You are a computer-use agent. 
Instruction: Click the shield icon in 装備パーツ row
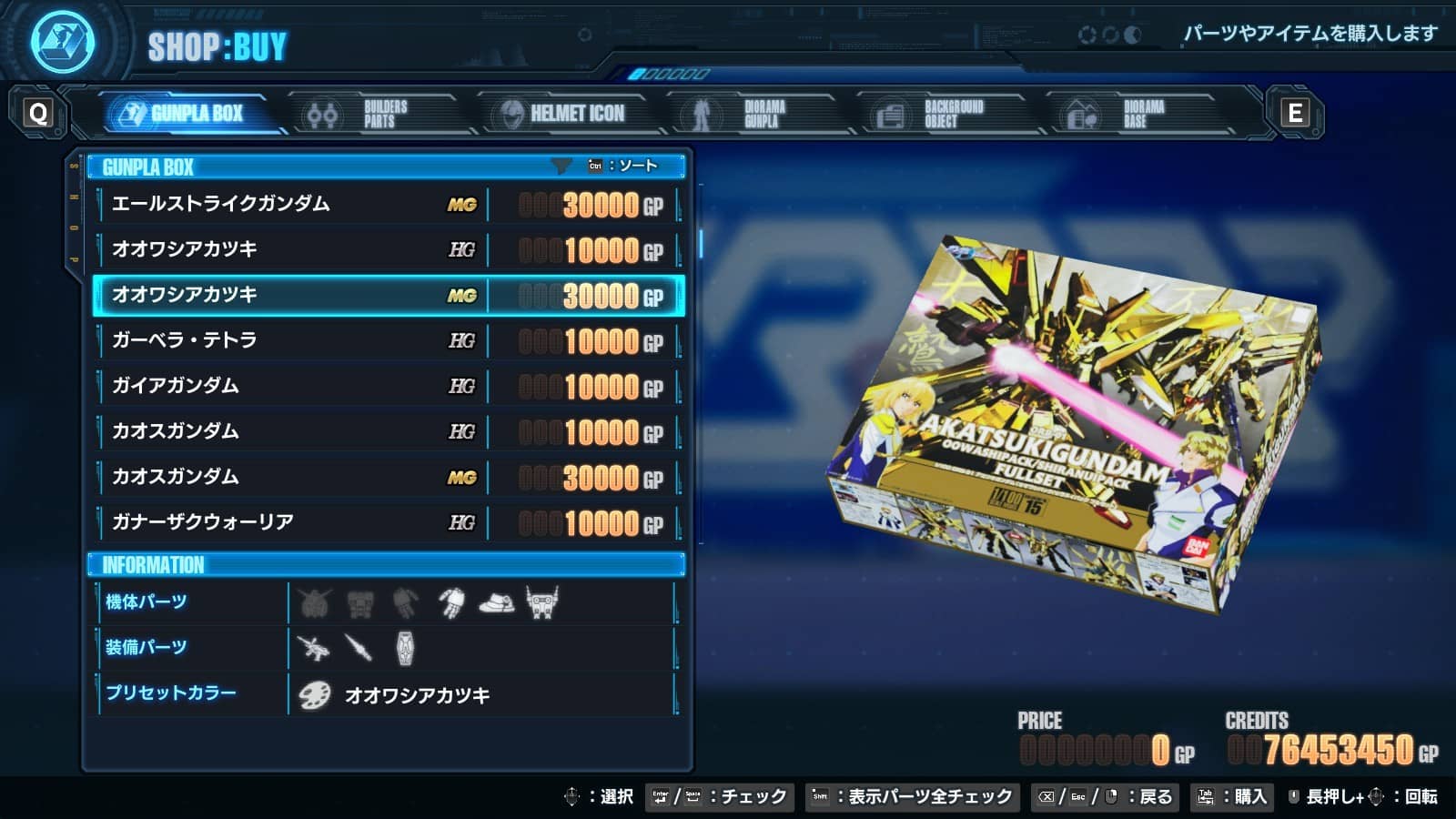(x=406, y=648)
